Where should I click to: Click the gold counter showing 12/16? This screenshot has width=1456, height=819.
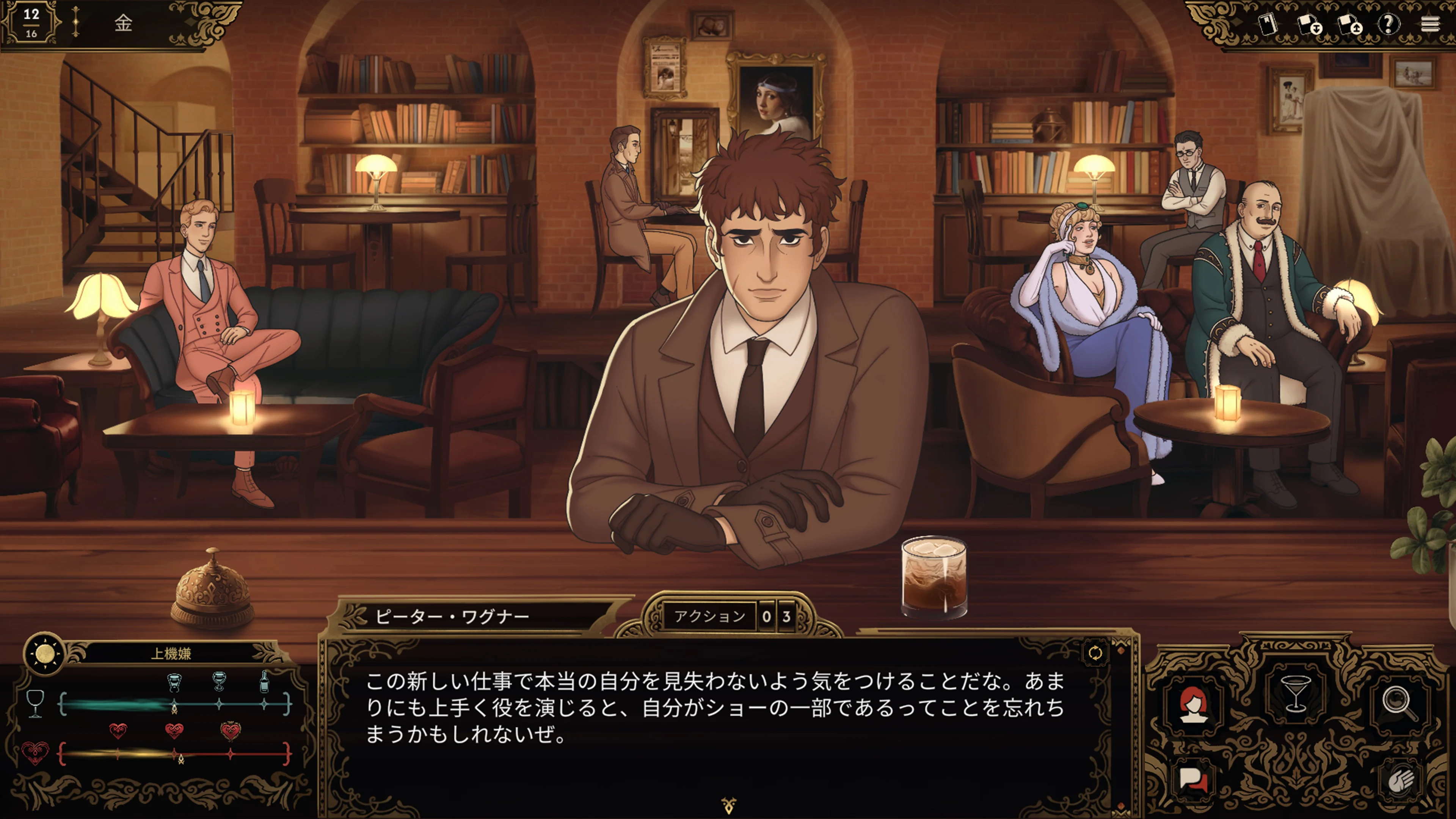[x=31, y=23]
